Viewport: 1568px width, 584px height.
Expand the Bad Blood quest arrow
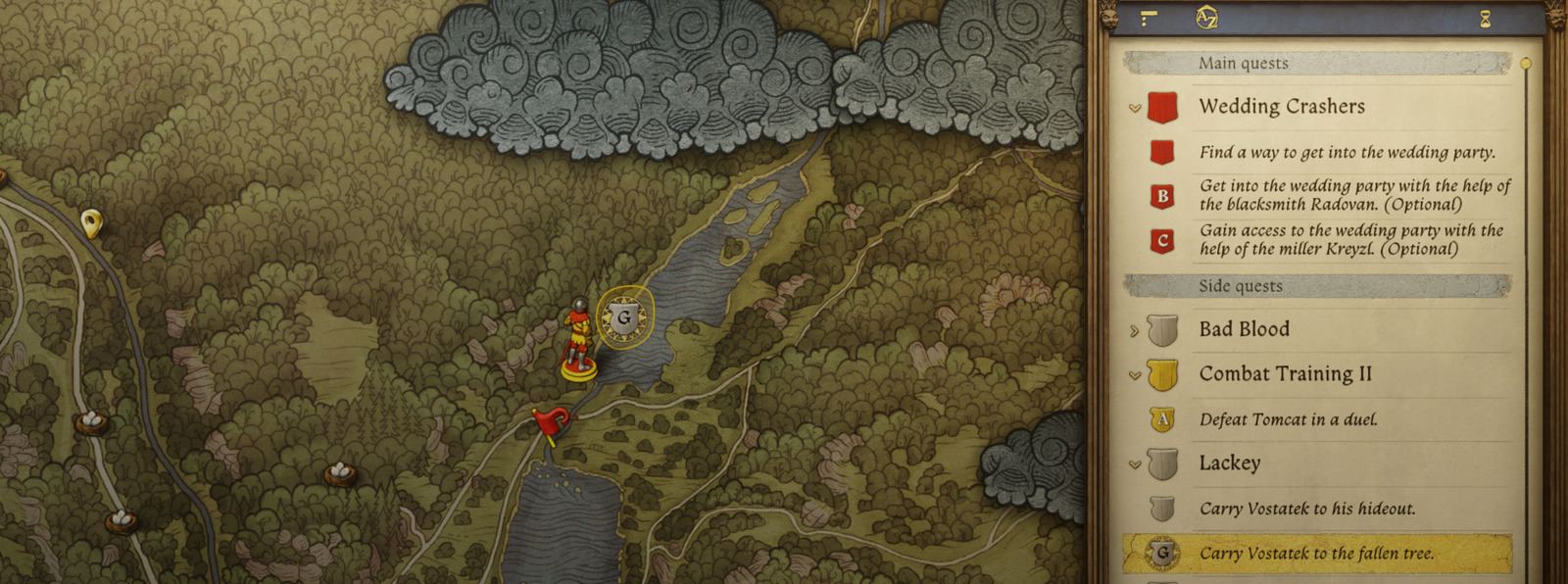(1135, 331)
